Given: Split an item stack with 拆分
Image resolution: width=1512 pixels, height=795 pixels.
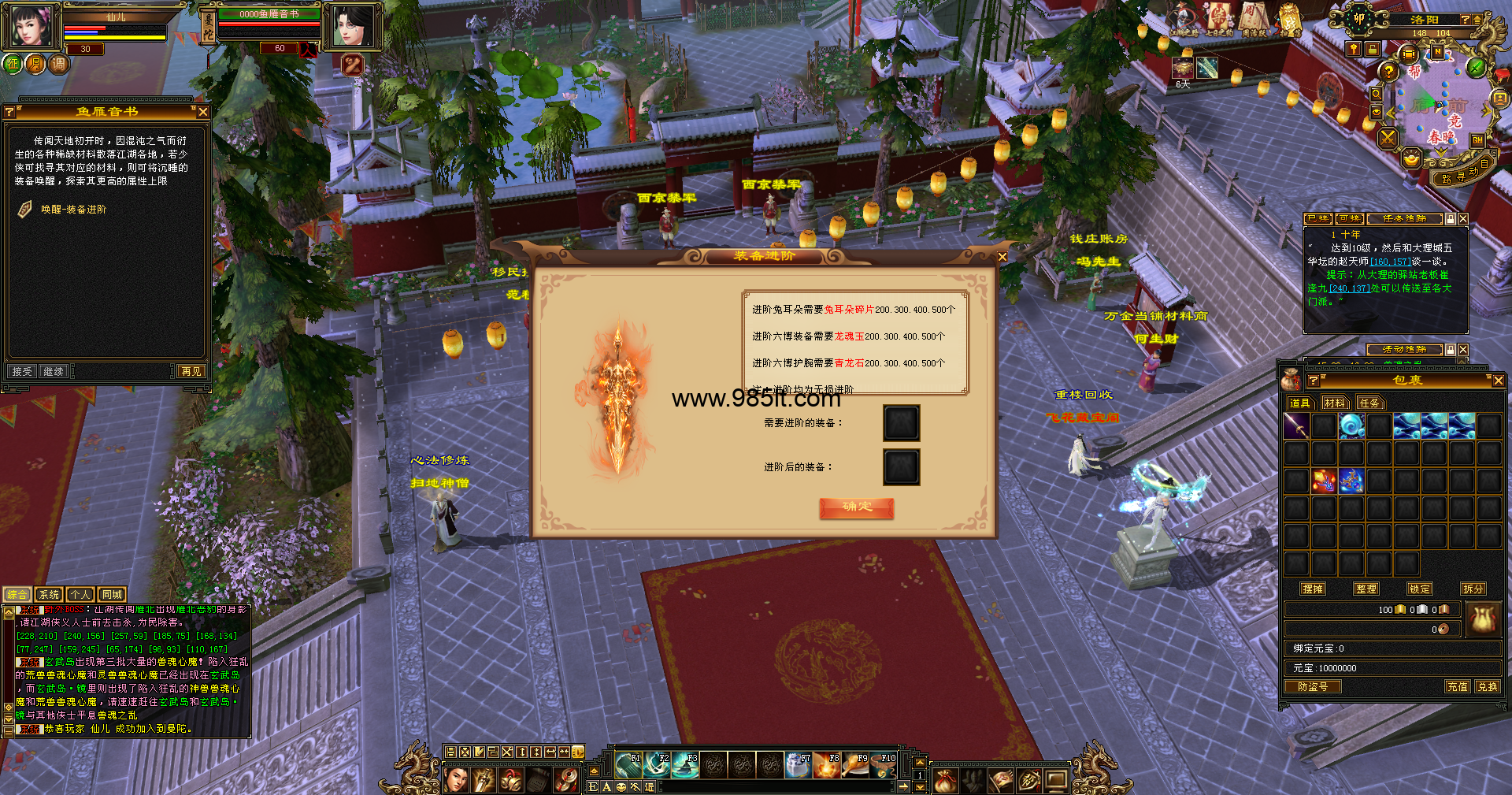Looking at the screenshot, I should (1473, 589).
